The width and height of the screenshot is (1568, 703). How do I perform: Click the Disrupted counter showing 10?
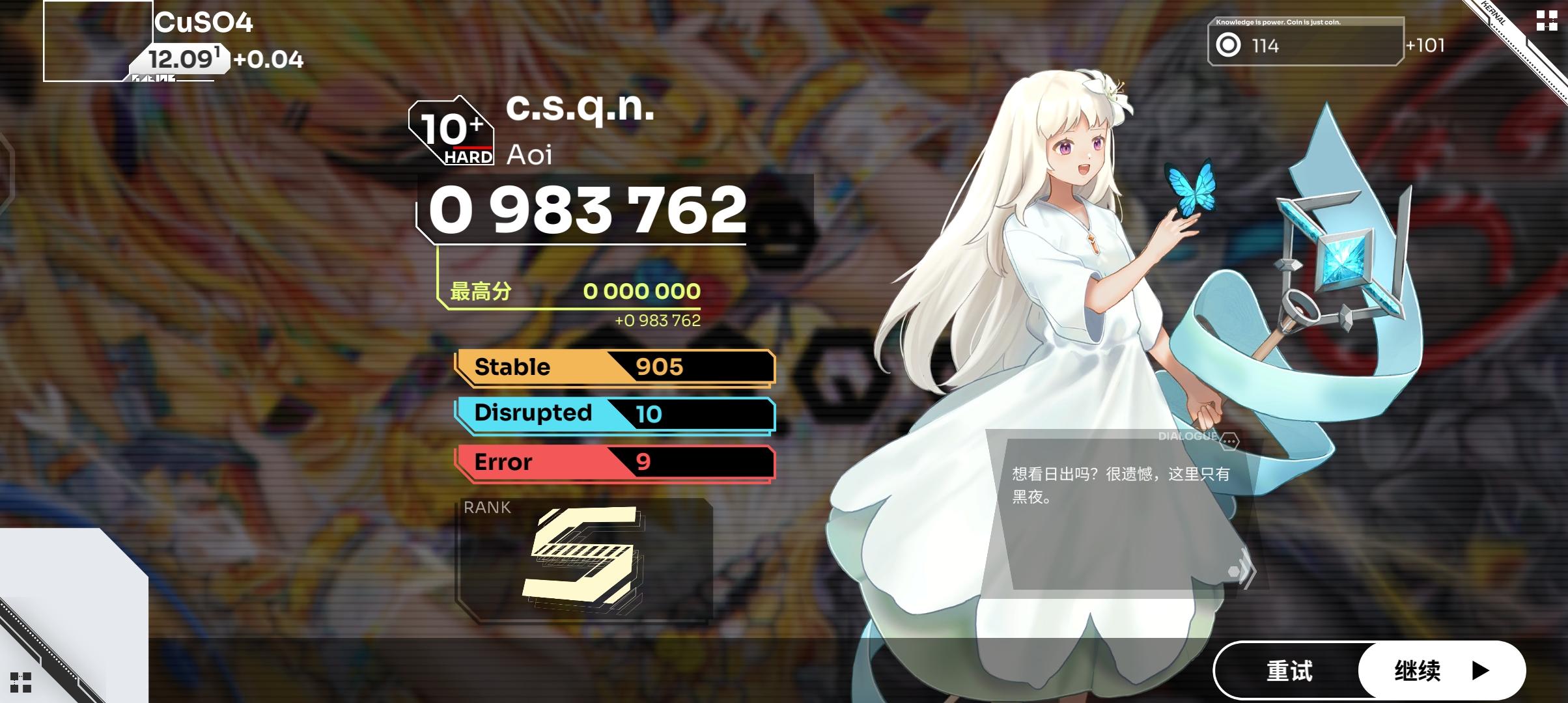615,413
